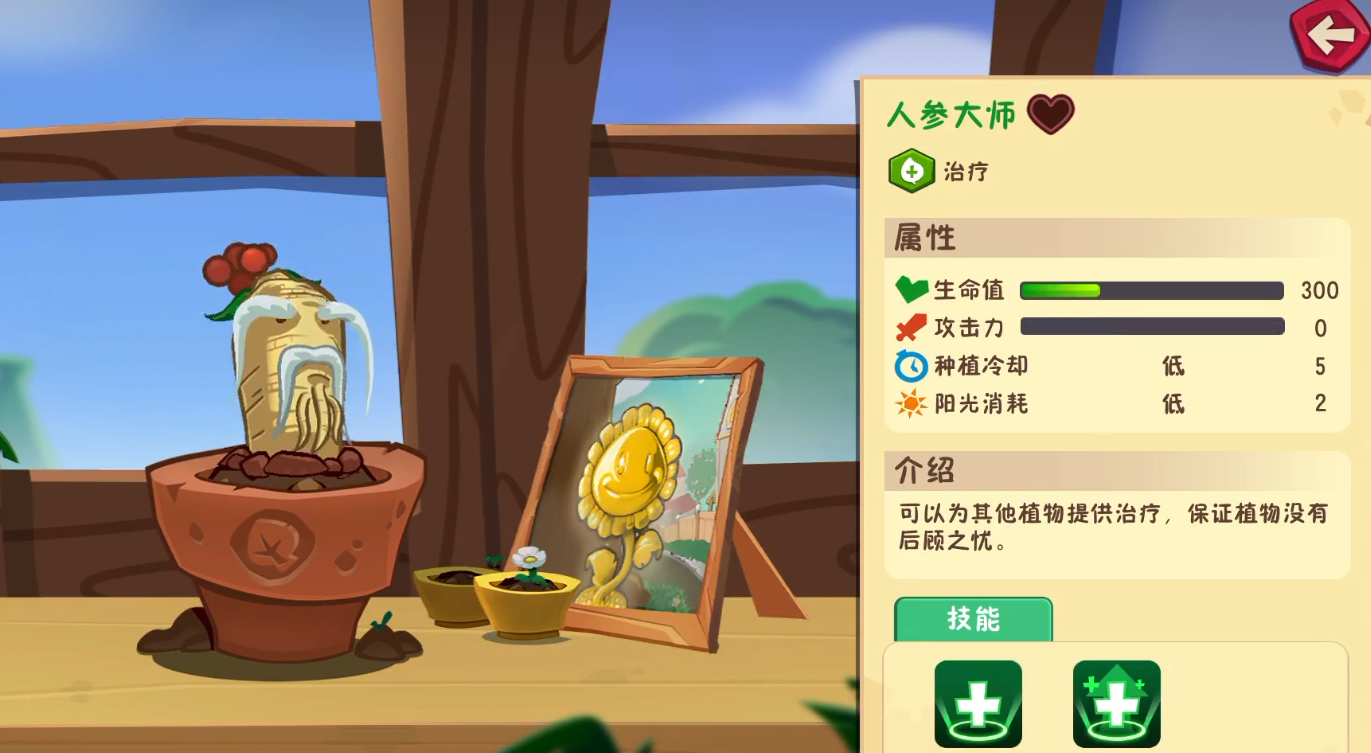Screen dimensions: 1371x753
Task: Expand the 属性 attributes section header
Action: [x=922, y=238]
